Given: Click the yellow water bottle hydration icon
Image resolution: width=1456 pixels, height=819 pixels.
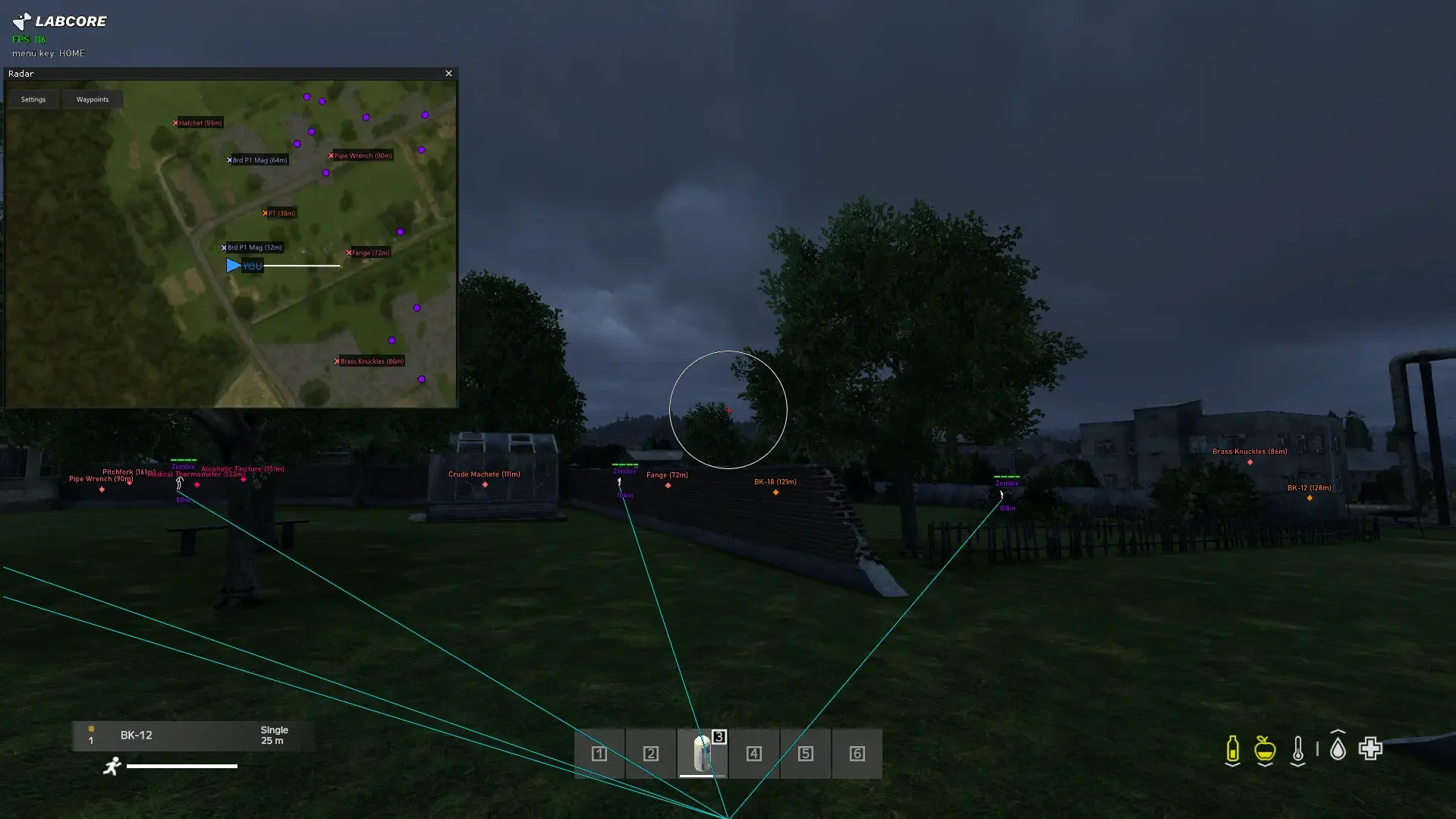Looking at the screenshot, I should pyautogui.click(x=1232, y=750).
